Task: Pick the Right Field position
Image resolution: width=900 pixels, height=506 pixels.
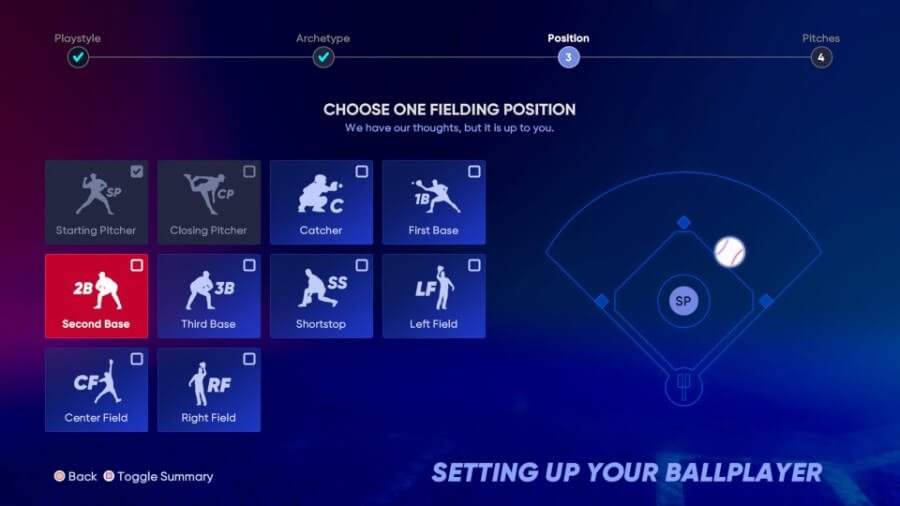Action: [208, 390]
